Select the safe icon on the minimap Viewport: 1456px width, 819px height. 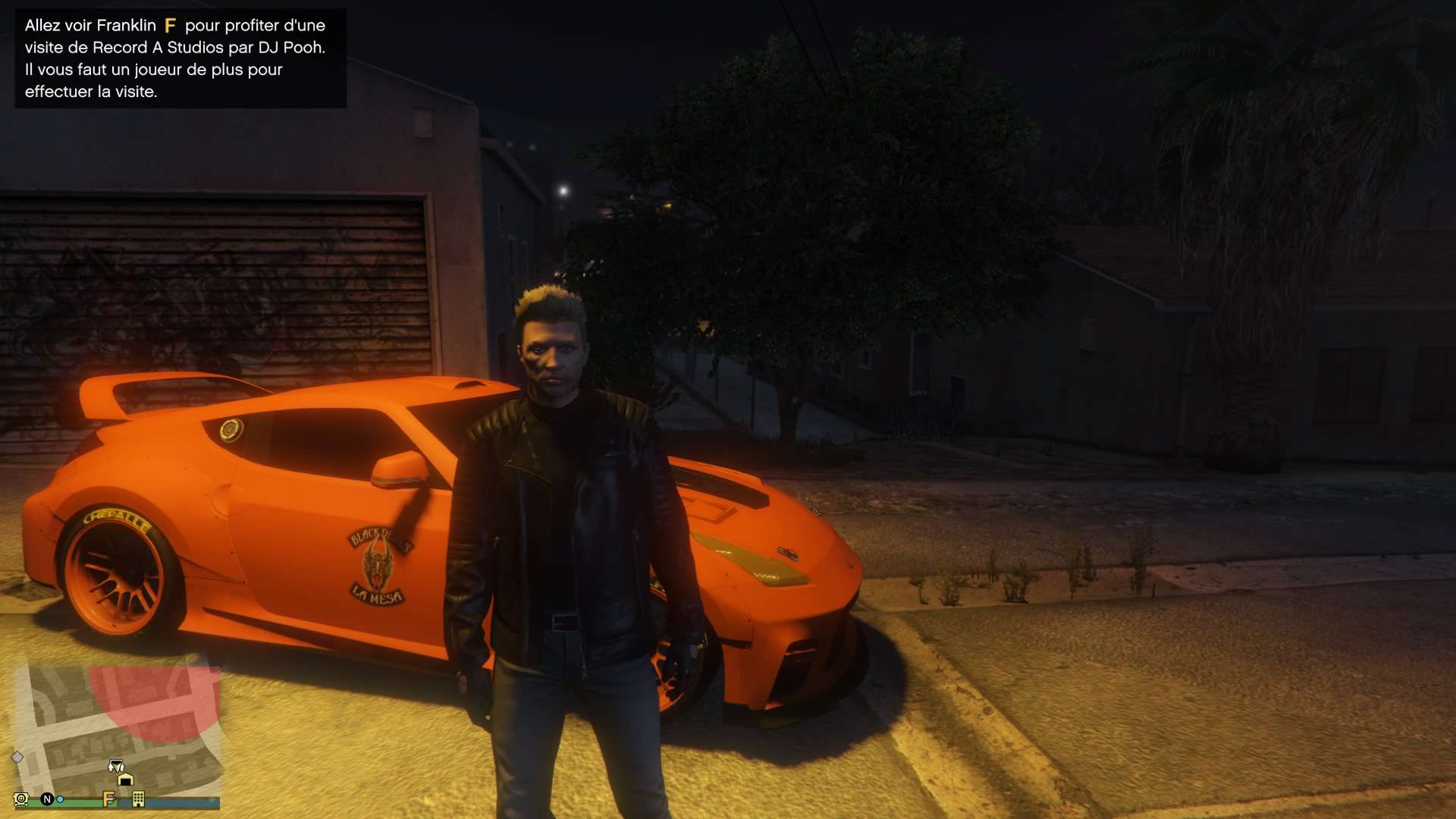21,799
